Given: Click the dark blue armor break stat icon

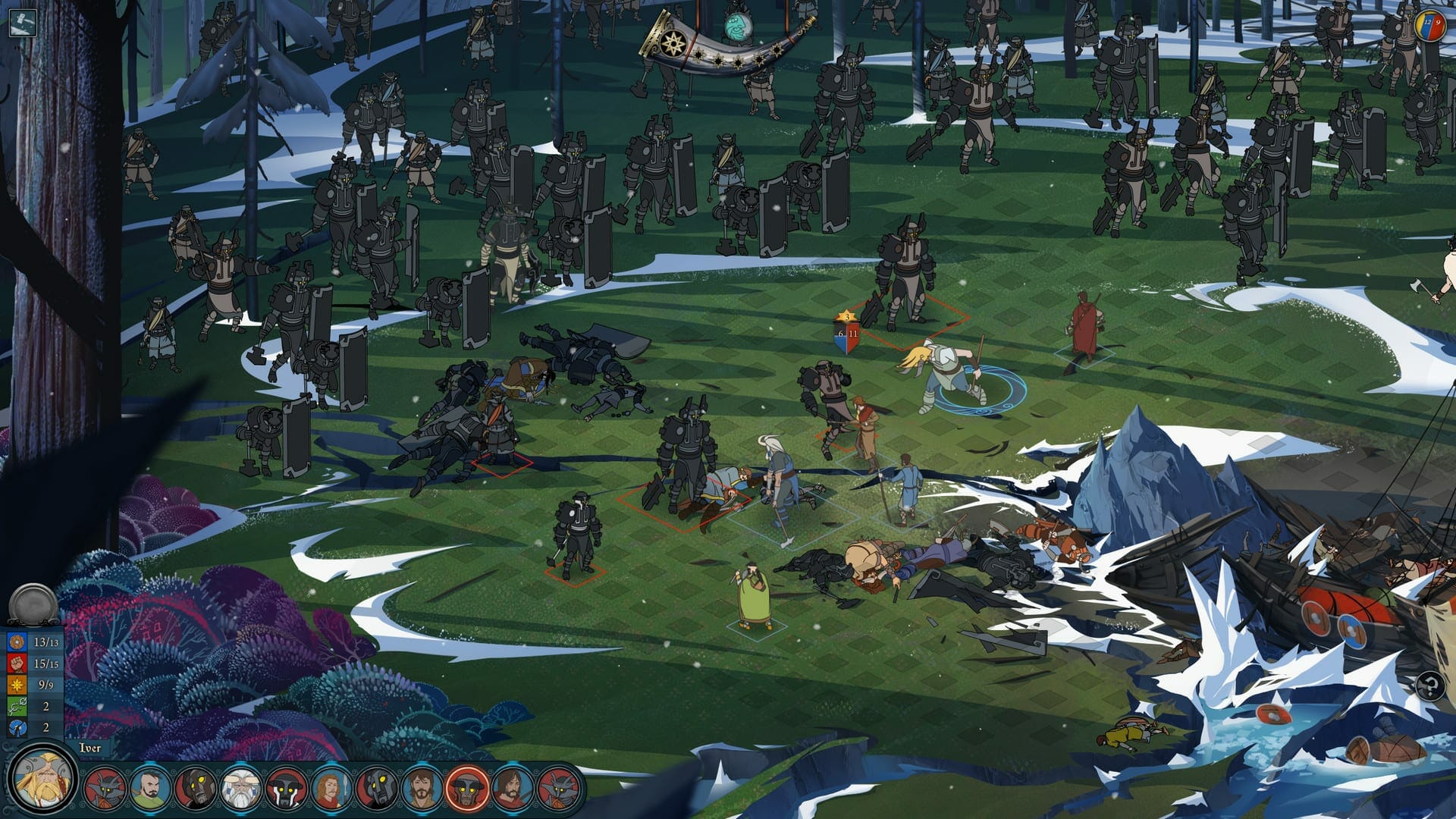Looking at the screenshot, I should point(17,727).
